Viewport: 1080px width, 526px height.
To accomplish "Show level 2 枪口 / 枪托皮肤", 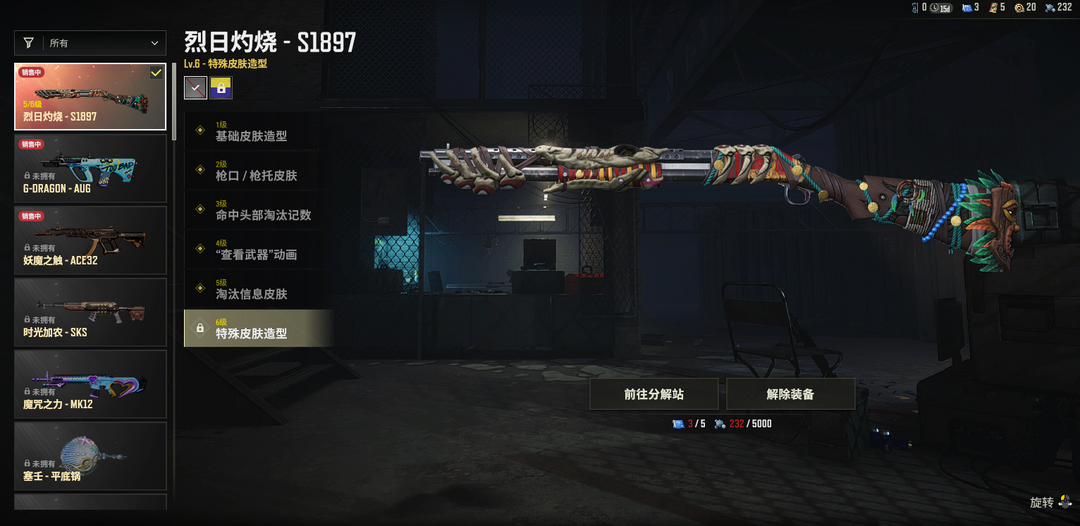I will pyautogui.click(x=258, y=171).
